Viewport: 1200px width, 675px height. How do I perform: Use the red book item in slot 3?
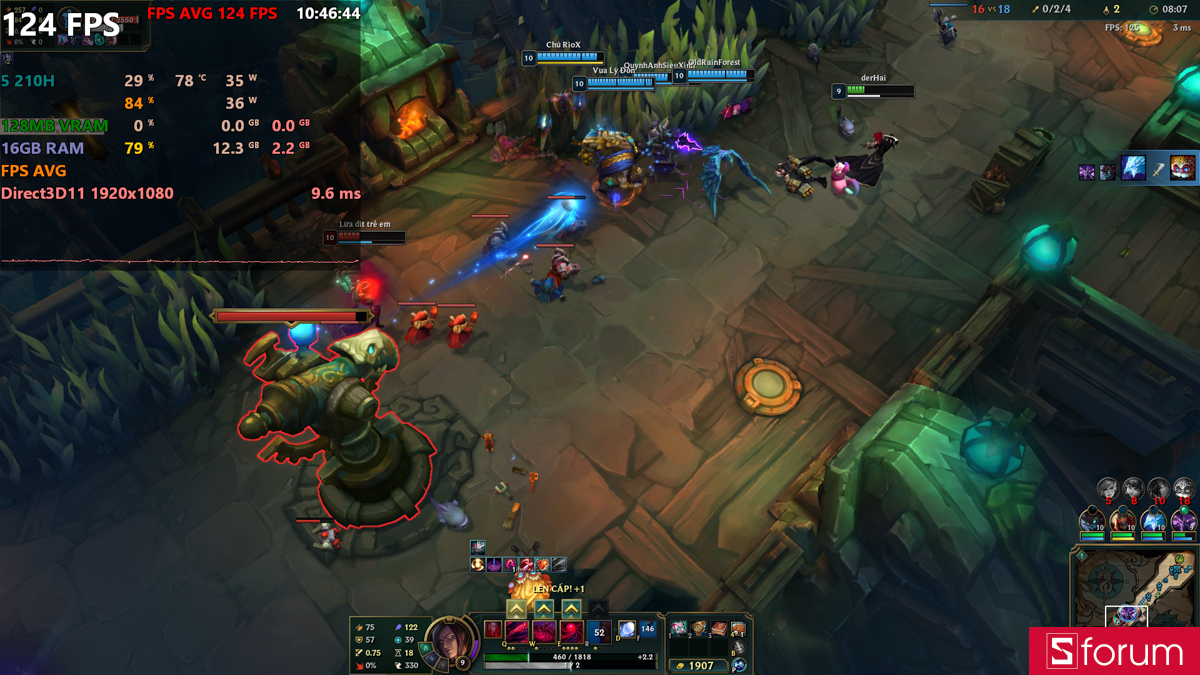click(717, 628)
